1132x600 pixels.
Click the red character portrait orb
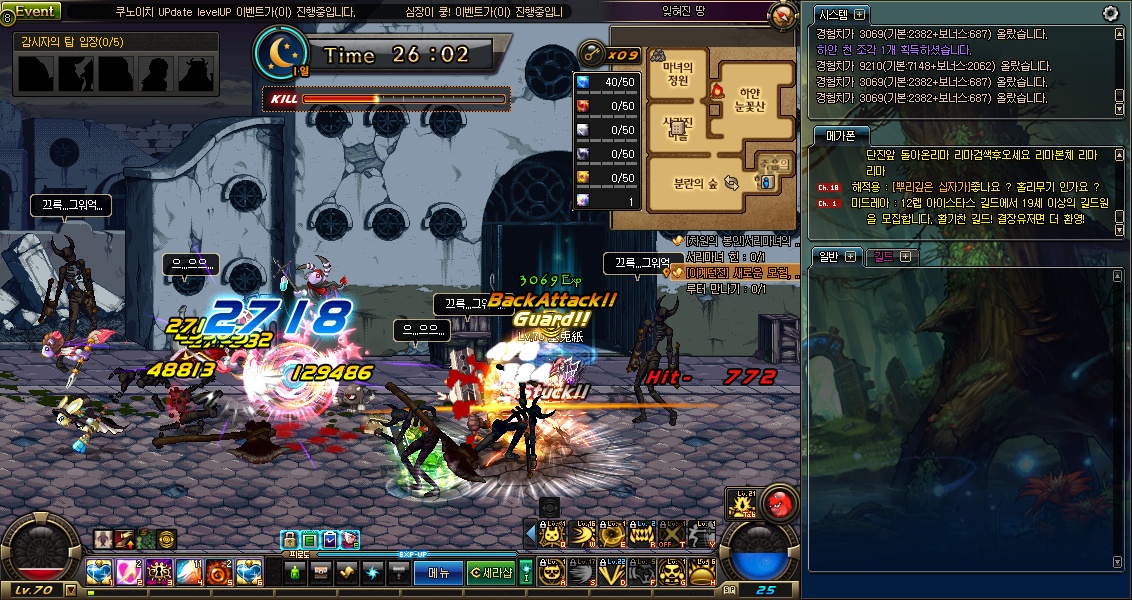(x=778, y=502)
